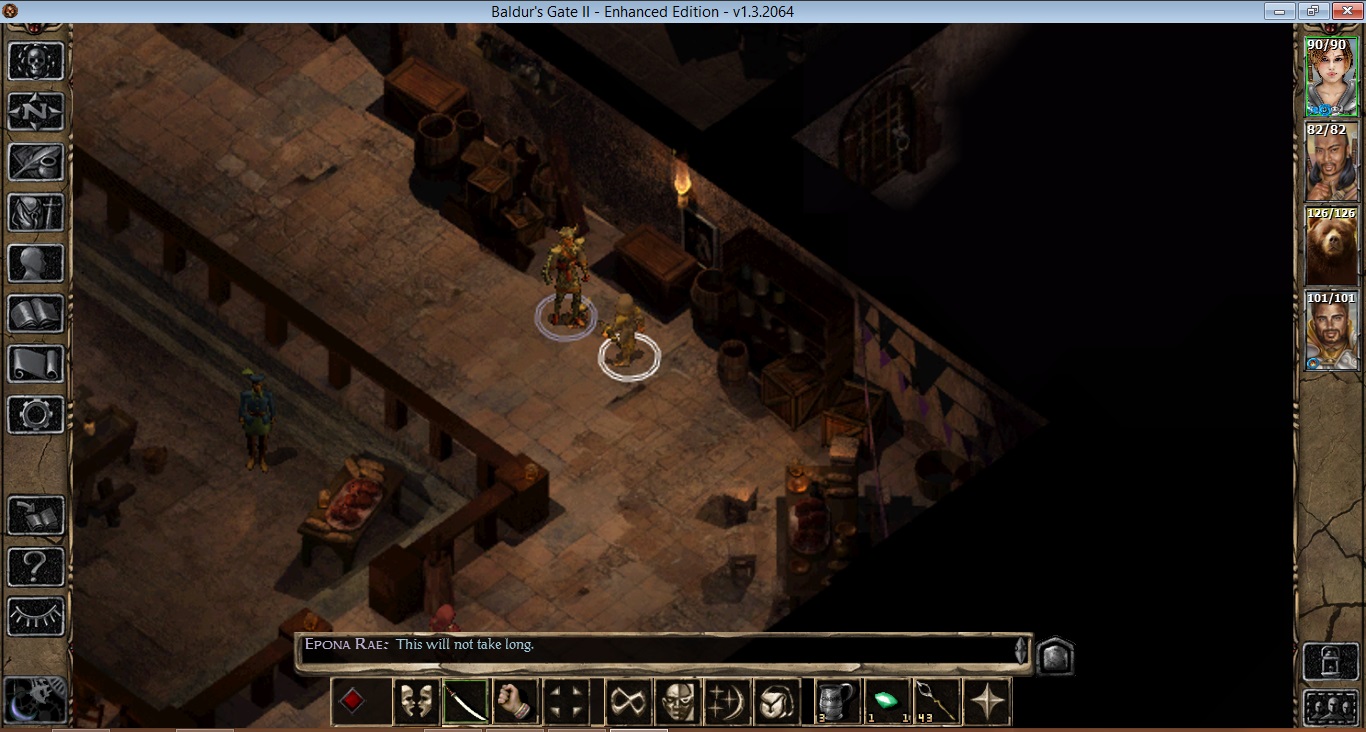Open game options via gear icon

[x=36, y=415]
